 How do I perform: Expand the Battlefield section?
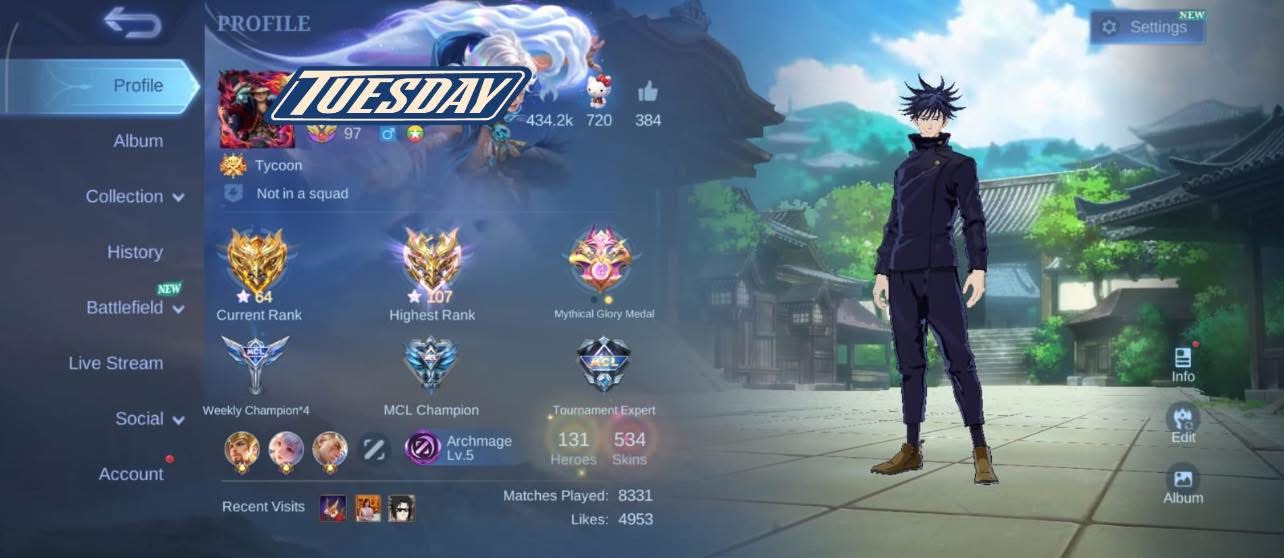[135, 308]
